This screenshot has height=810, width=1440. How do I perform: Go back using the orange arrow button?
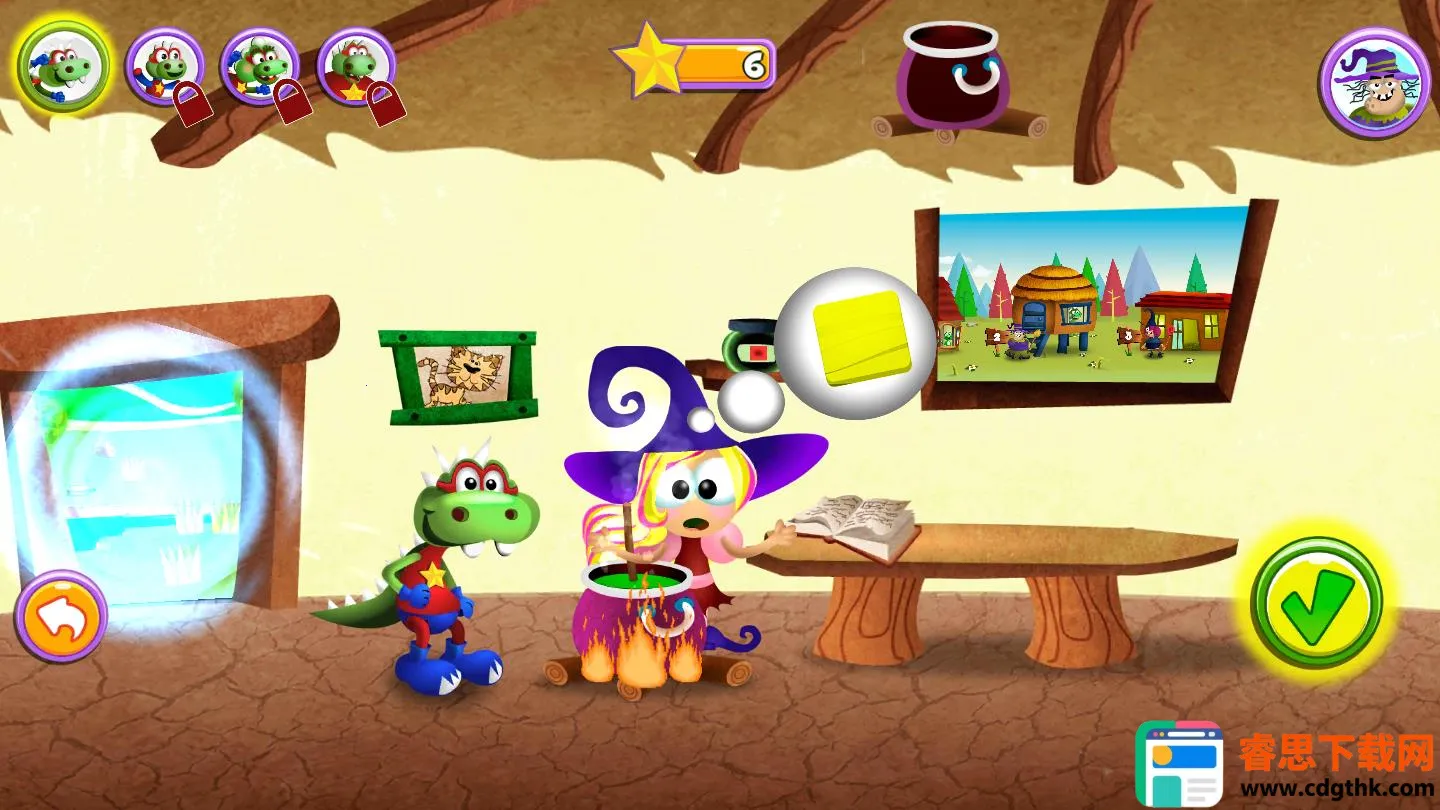pyautogui.click(x=61, y=616)
